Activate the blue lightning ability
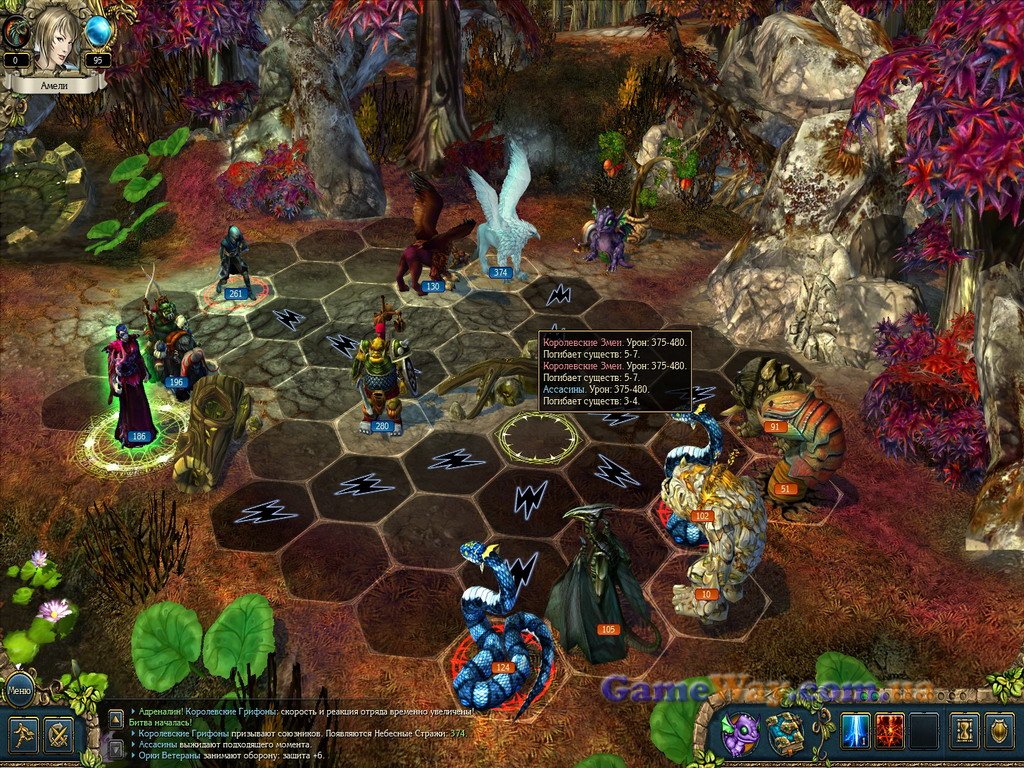Screen dimensions: 1024x768 (856, 731)
